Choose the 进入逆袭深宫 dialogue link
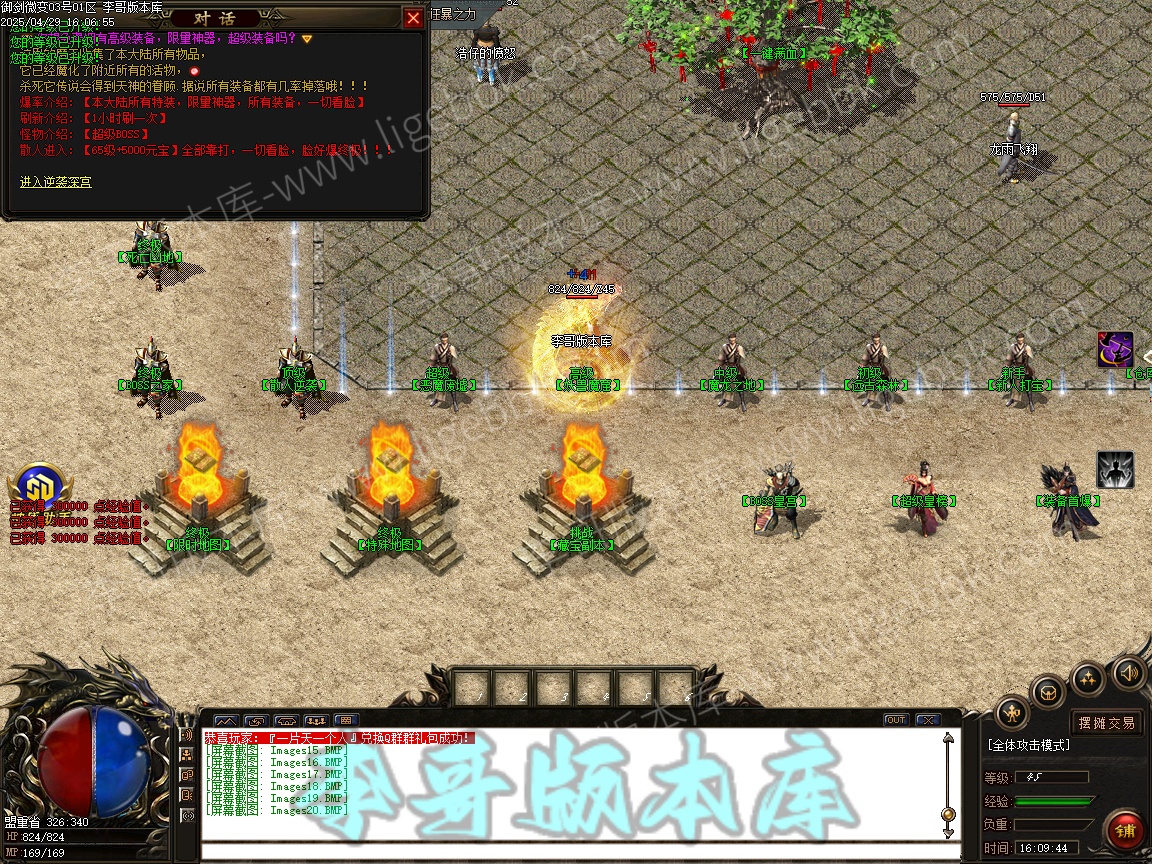Screen dimensions: 1152x864 (x=55, y=182)
